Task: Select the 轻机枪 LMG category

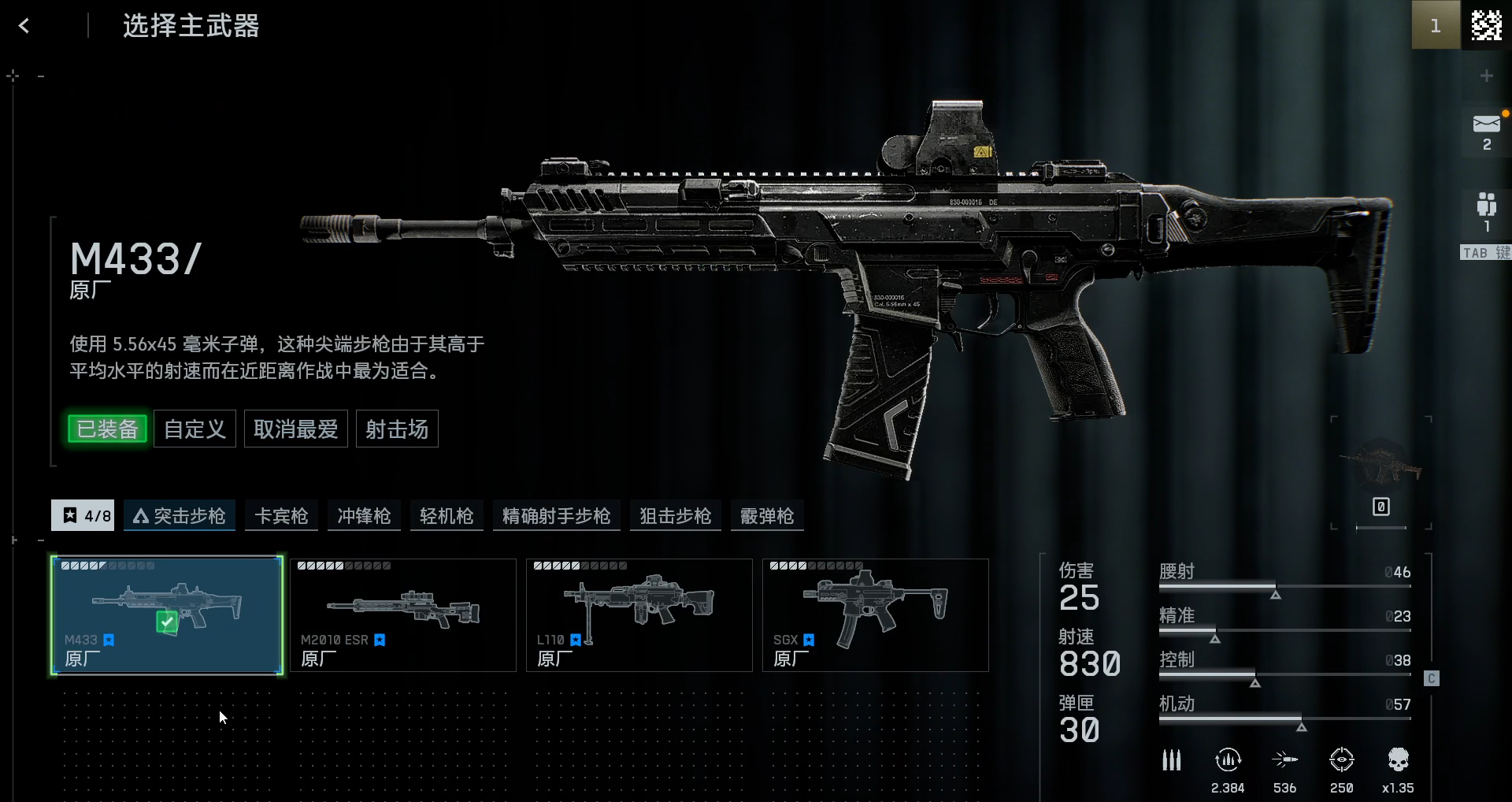Action: pyautogui.click(x=447, y=516)
